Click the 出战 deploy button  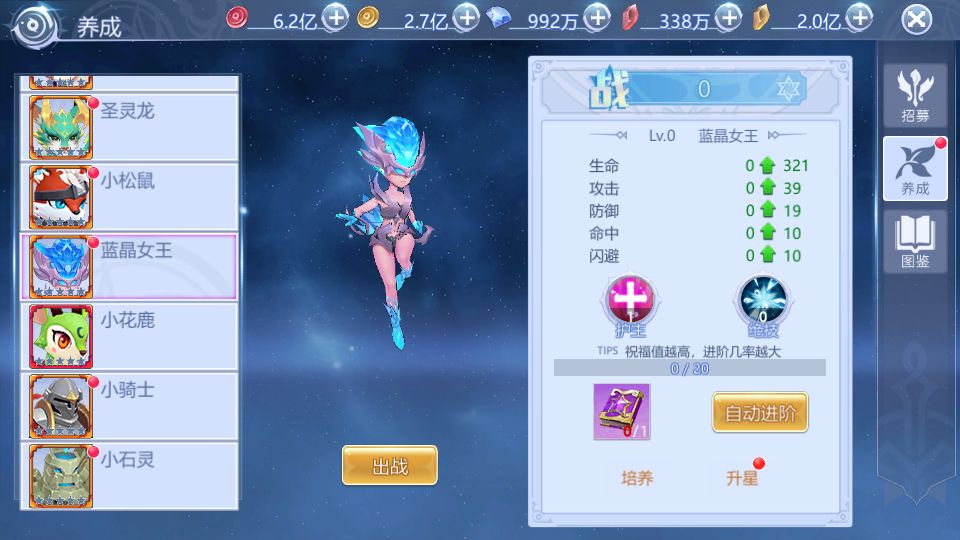[x=389, y=466]
